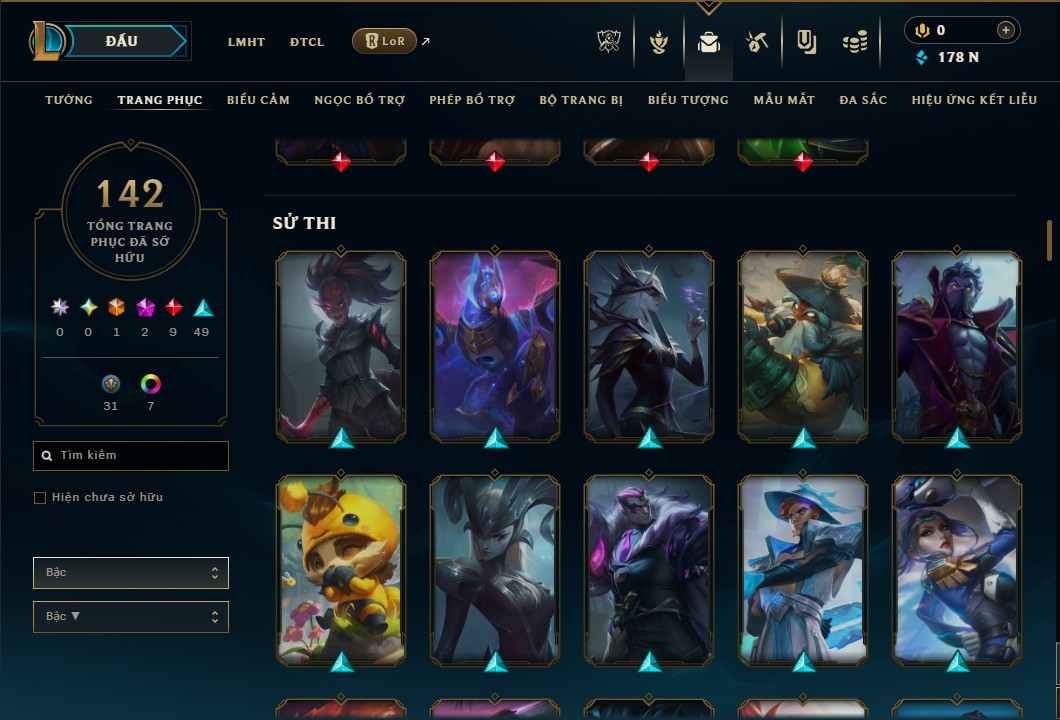Open the upper Bậc dropdown
Viewport: 1060px width, 720px height.
pos(131,573)
